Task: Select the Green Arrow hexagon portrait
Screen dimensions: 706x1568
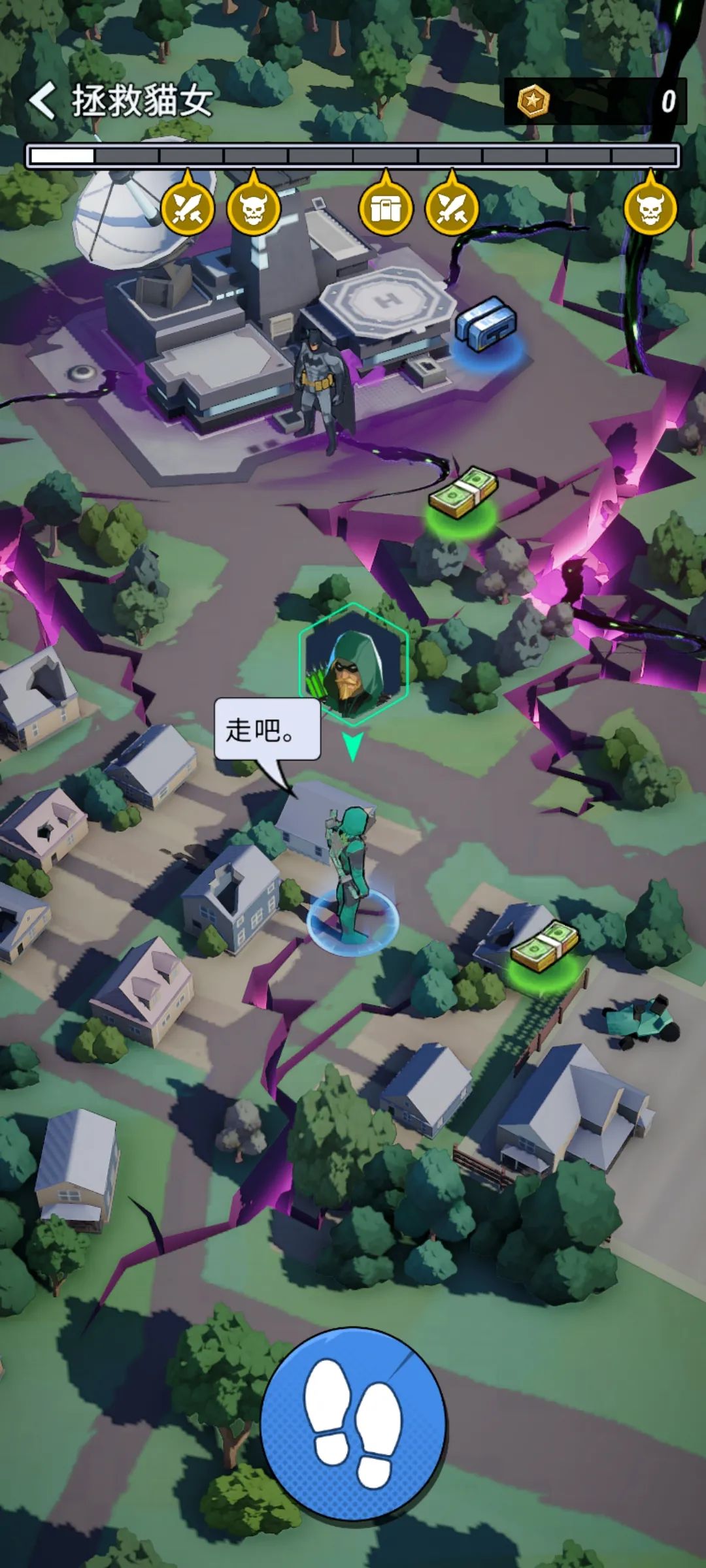Action: coord(354,664)
